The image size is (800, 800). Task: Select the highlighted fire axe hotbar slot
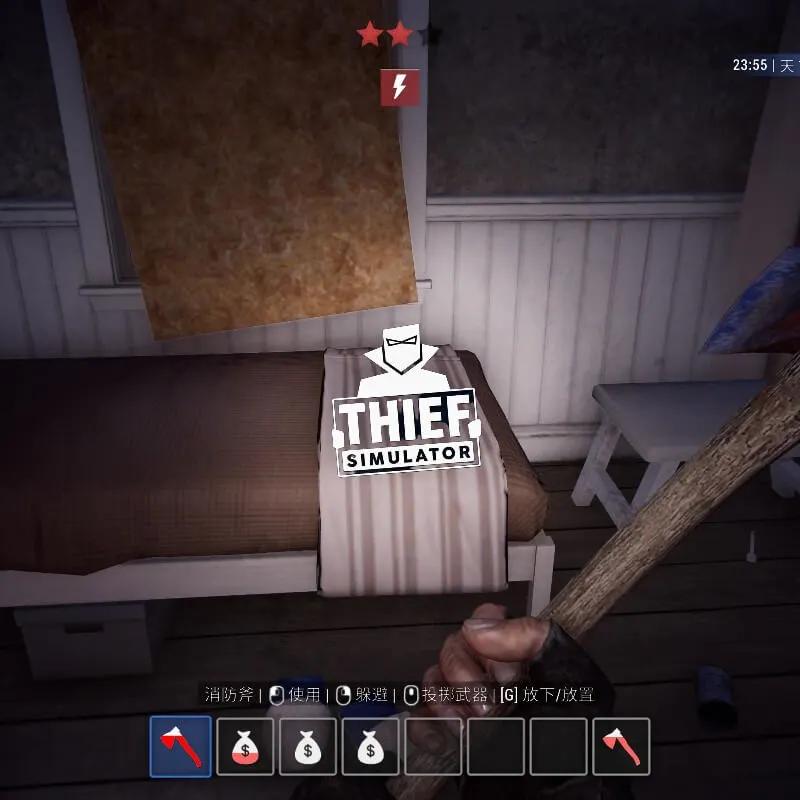click(181, 746)
